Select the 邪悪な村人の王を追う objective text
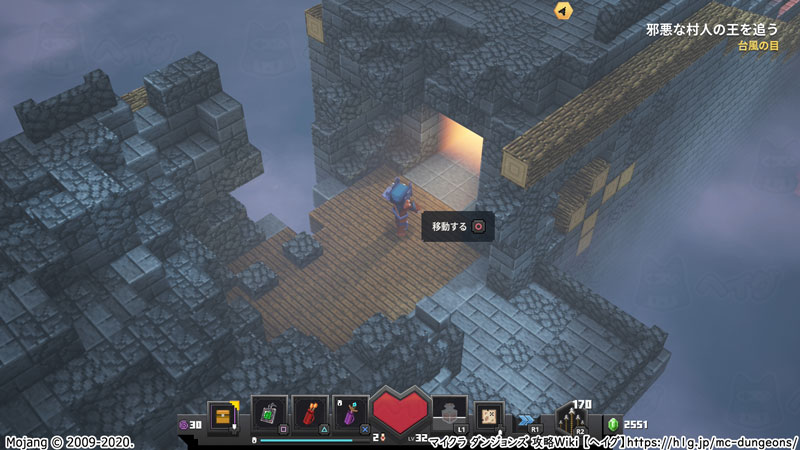Viewport: 800px width, 450px height. (x=711, y=29)
